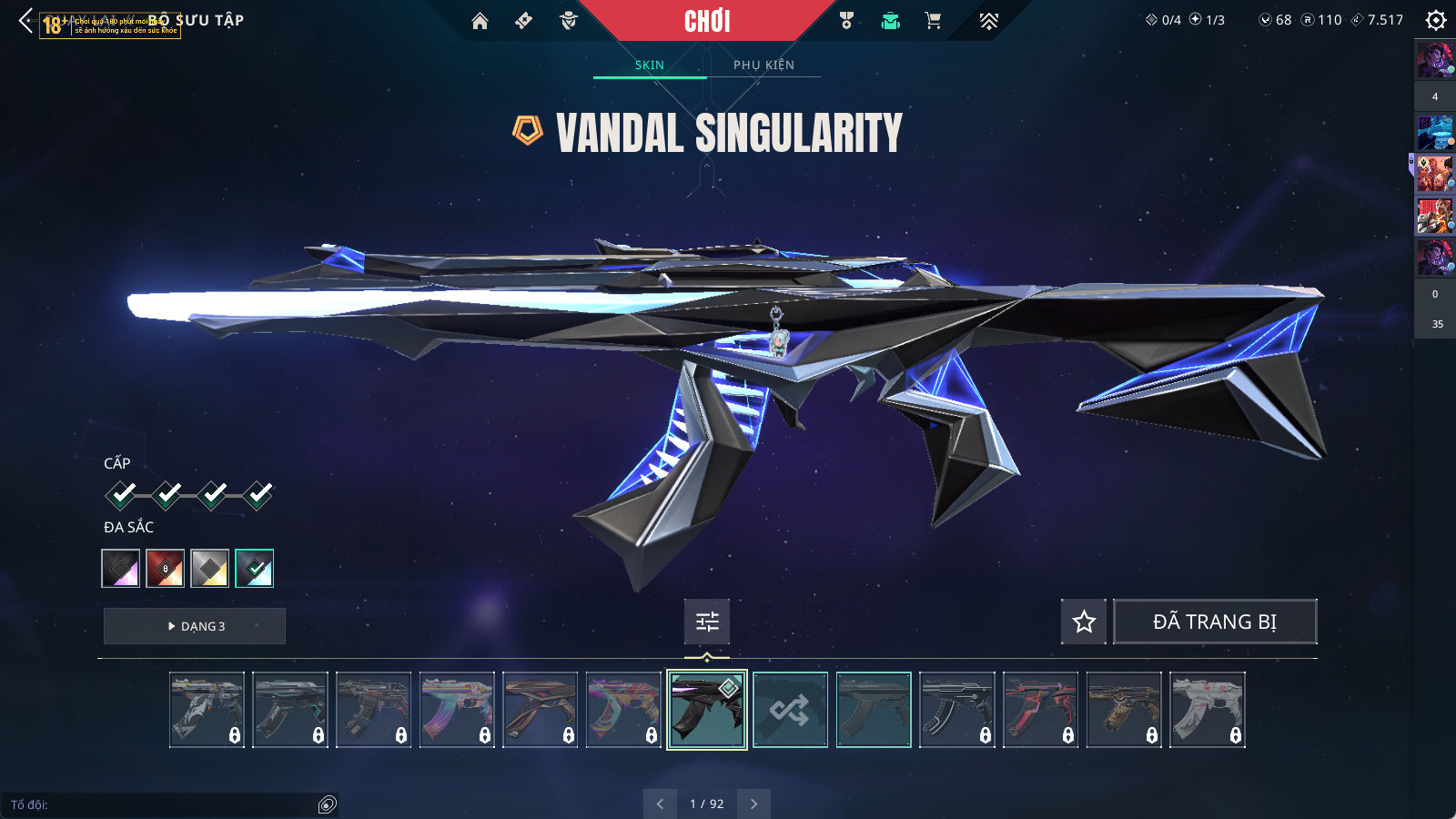Open settings with the gear icon
The width and height of the screenshot is (1456, 819).
click(x=1435, y=20)
